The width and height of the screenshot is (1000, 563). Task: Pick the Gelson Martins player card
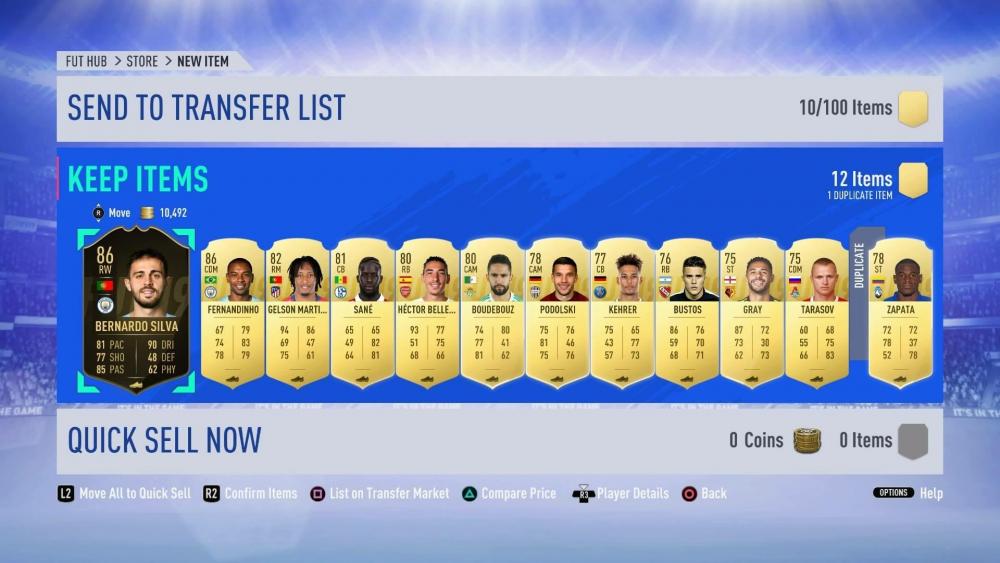point(298,312)
